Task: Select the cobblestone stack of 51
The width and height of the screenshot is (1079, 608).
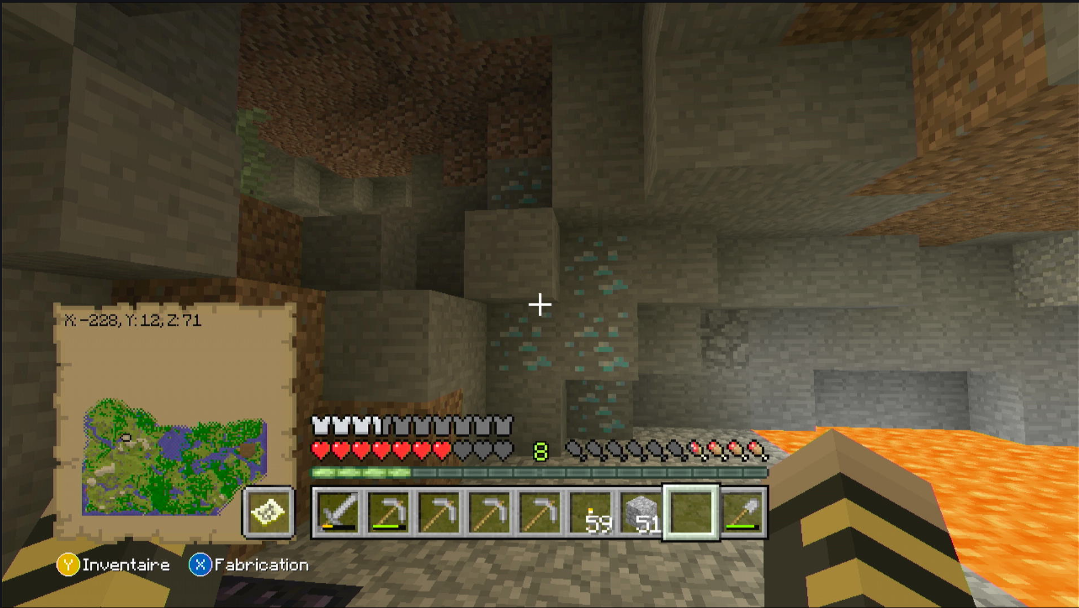Action: tap(642, 512)
